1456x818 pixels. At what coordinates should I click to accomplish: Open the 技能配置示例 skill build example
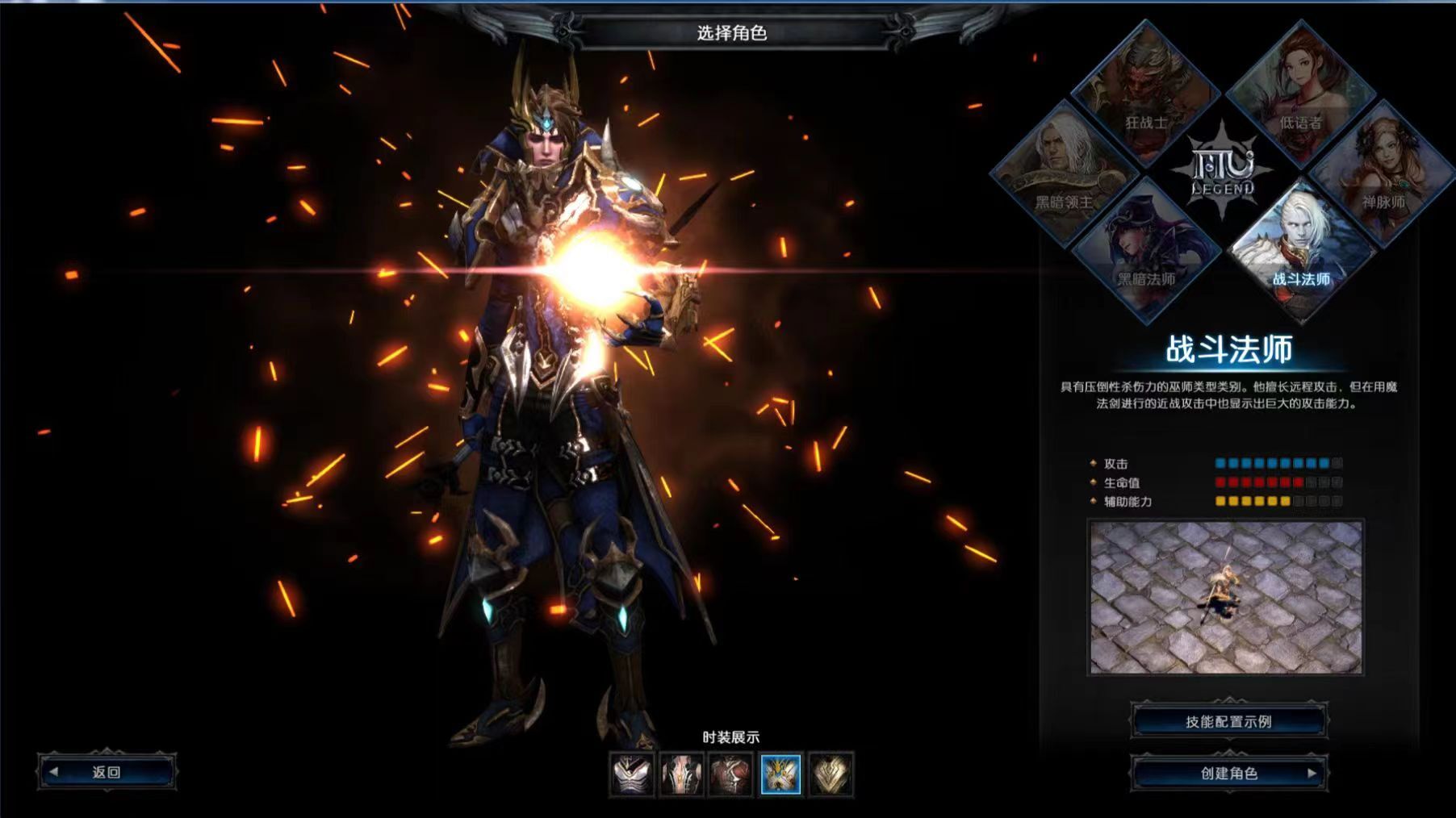(1228, 721)
